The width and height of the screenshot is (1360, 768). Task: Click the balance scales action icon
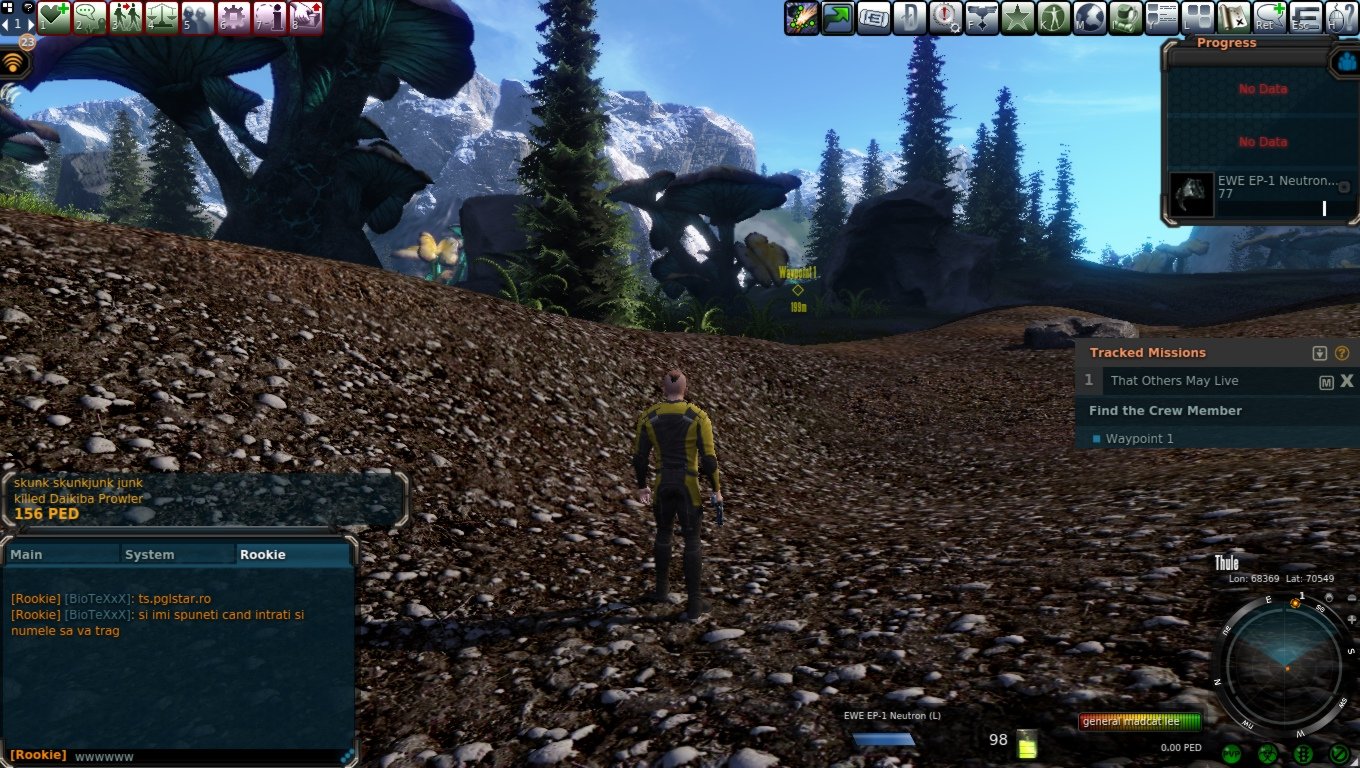pyautogui.click(x=161, y=17)
